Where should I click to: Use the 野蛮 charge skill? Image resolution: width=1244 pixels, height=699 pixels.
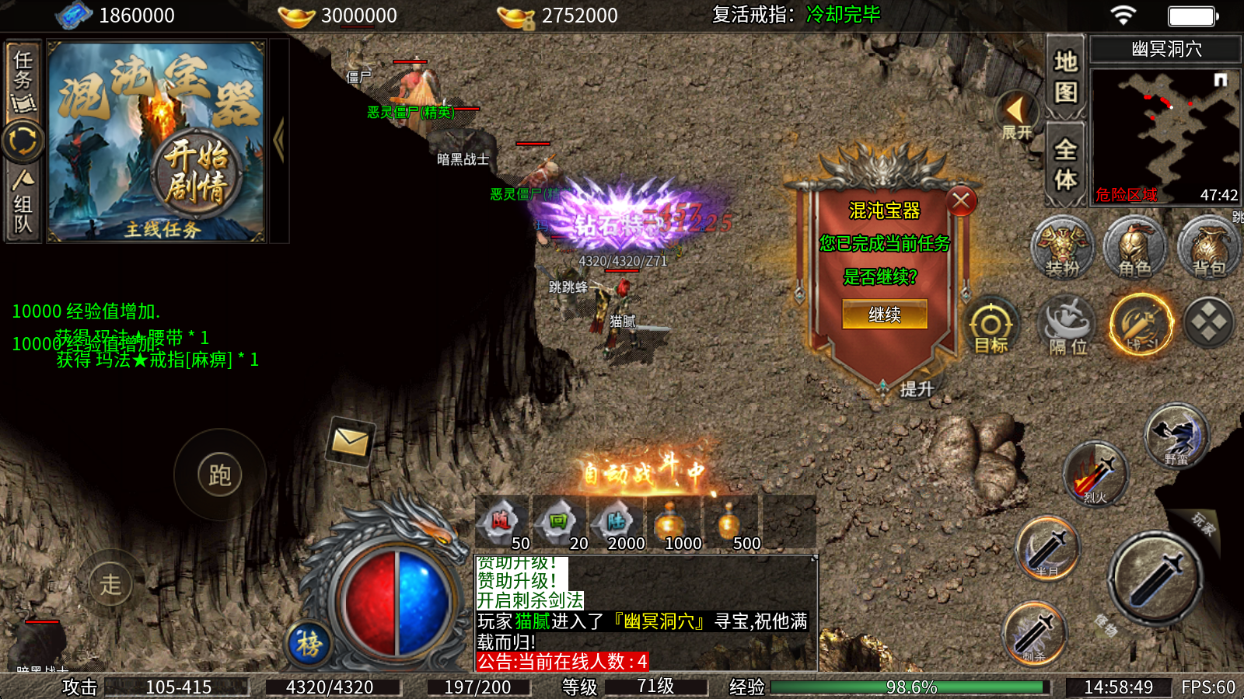pos(1176,436)
